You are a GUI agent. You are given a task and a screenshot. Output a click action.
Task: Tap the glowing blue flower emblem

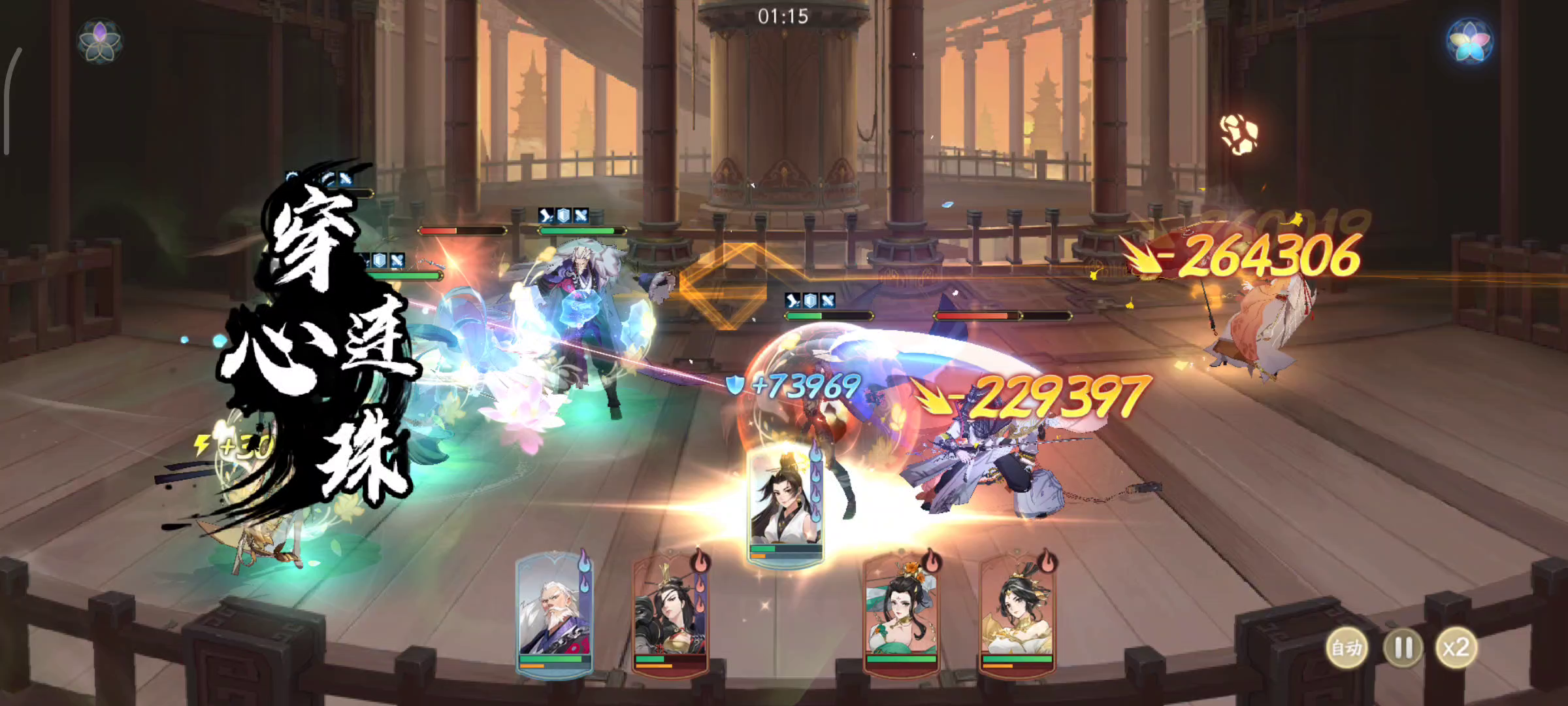[x=1470, y=41]
